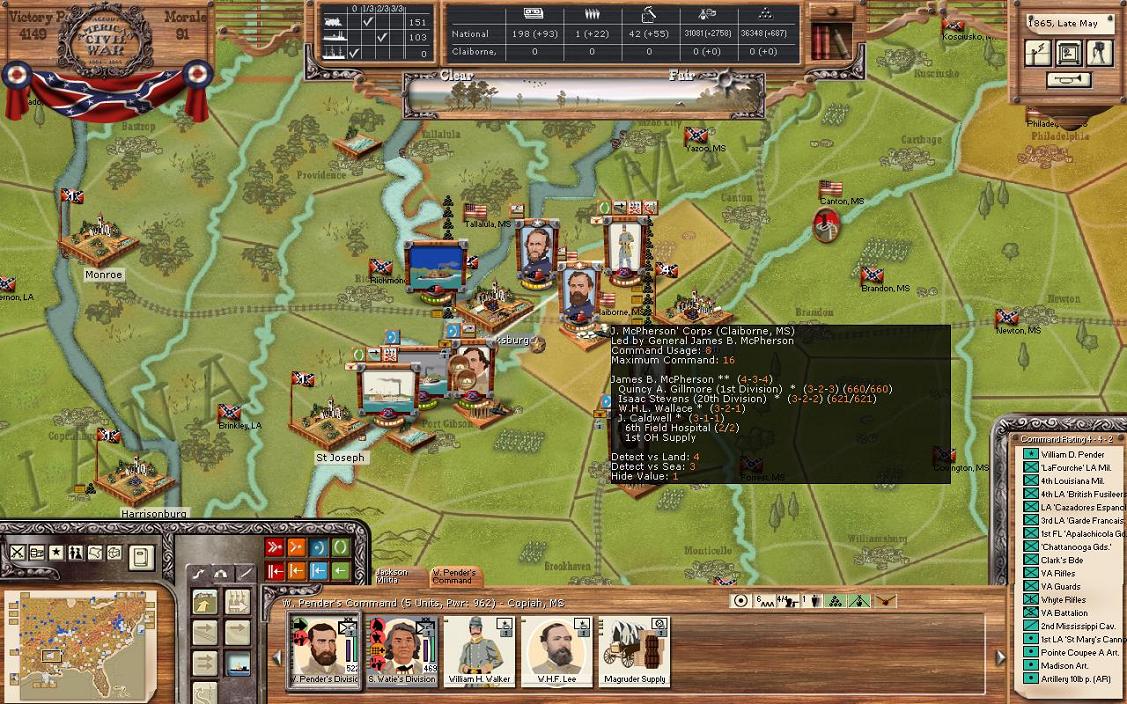Select 'Chattanooga Gds.' in the unit roster
The width and height of the screenshot is (1127, 704).
(1075, 546)
